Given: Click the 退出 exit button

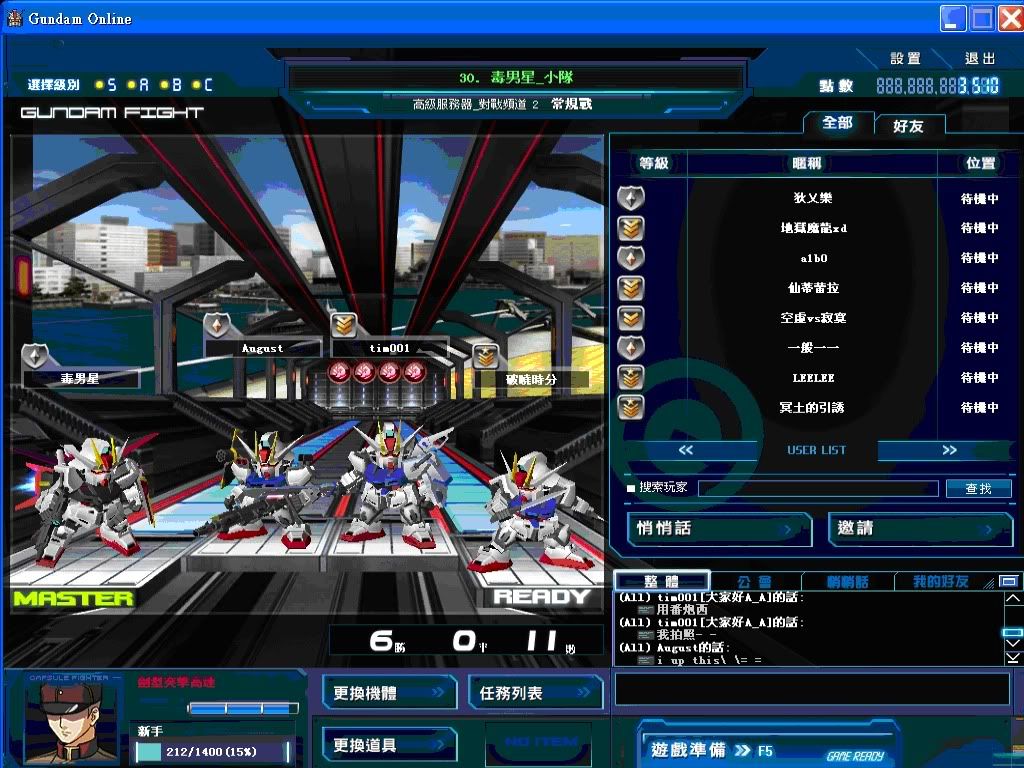Looking at the screenshot, I should (980, 59).
